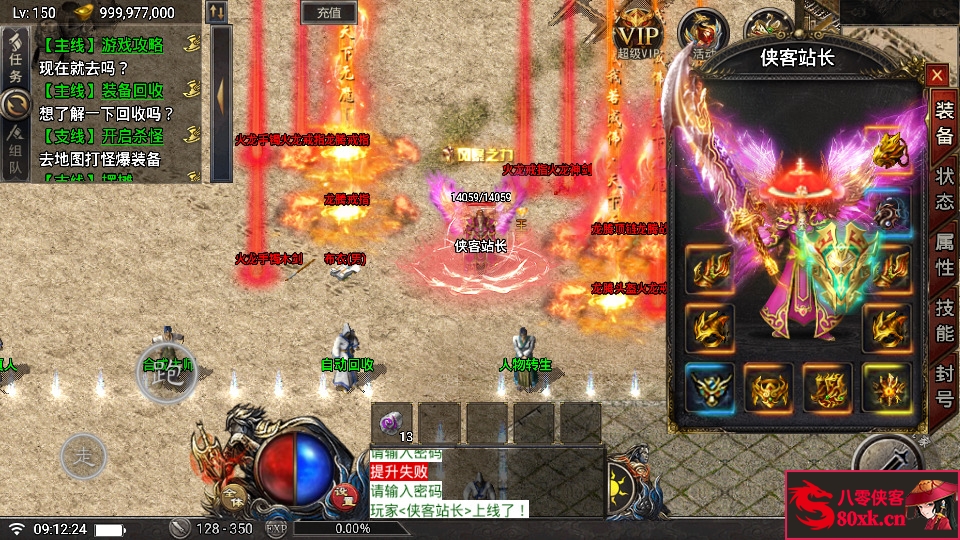Image resolution: width=960 pixels, height=540 pixels.
Task: Show the 技能 skills tab
Action: click(943, 321)
